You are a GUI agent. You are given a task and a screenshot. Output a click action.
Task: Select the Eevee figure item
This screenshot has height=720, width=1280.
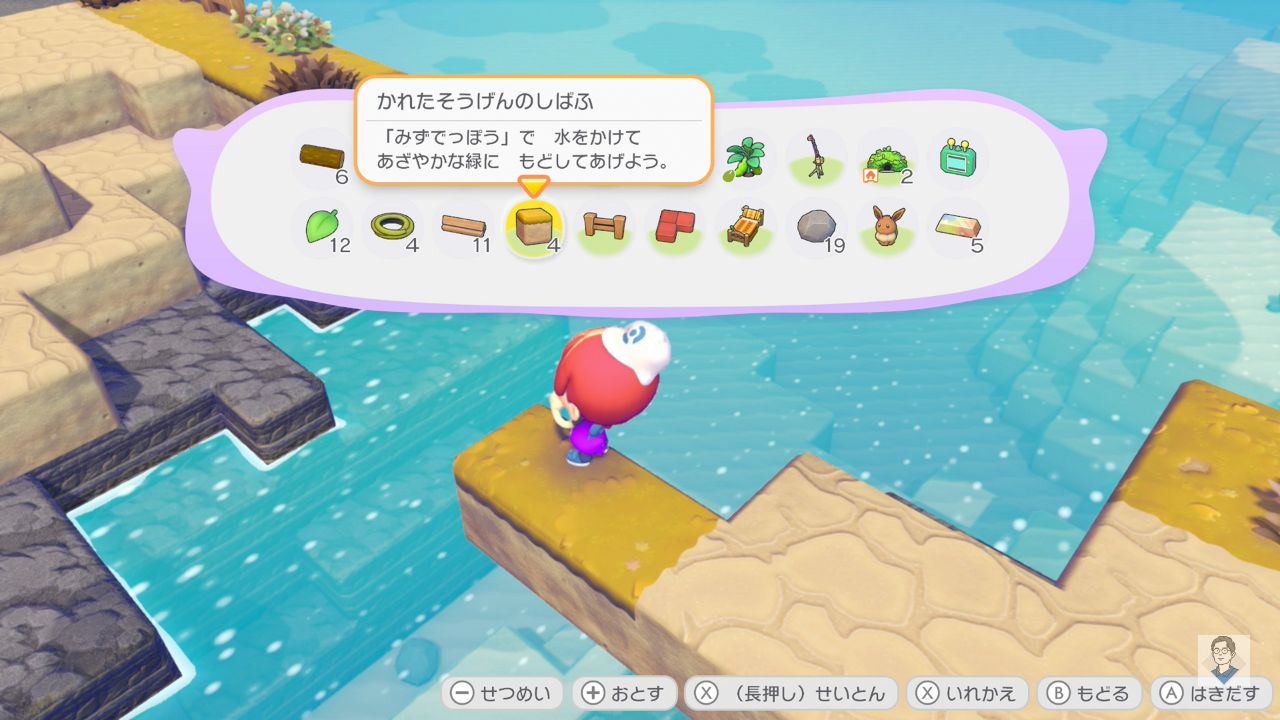(887, 228)
